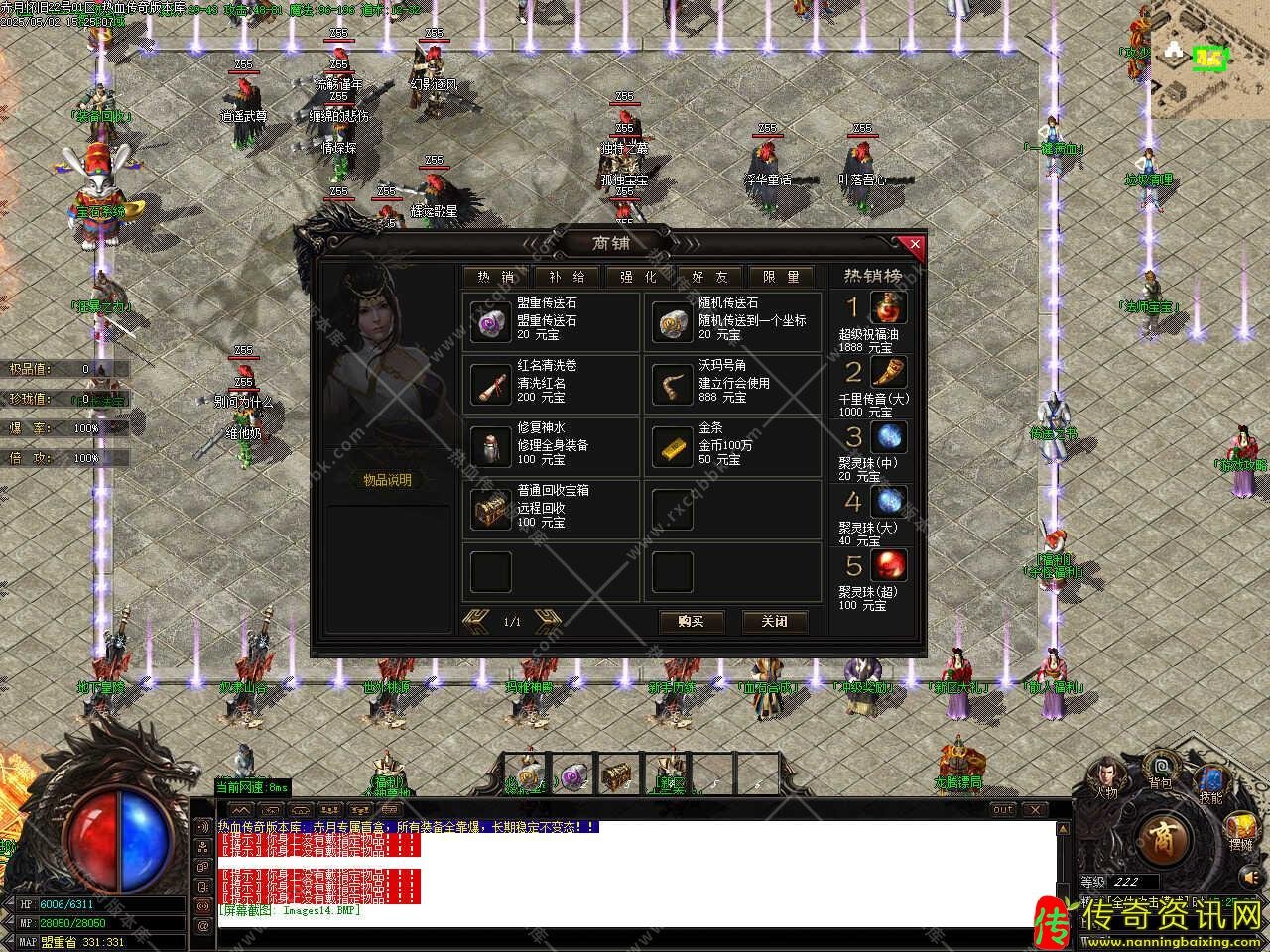The height and width of the screenshot is (952, 1270).
Task: Close the shop with the red X
Action: [915, 244]
